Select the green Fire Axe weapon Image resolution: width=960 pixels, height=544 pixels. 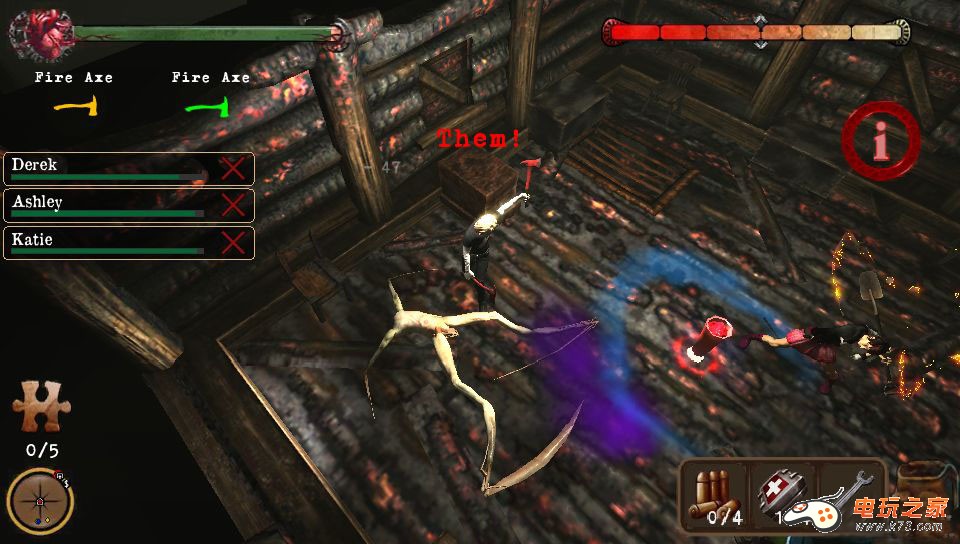click(x=211, y=105)
